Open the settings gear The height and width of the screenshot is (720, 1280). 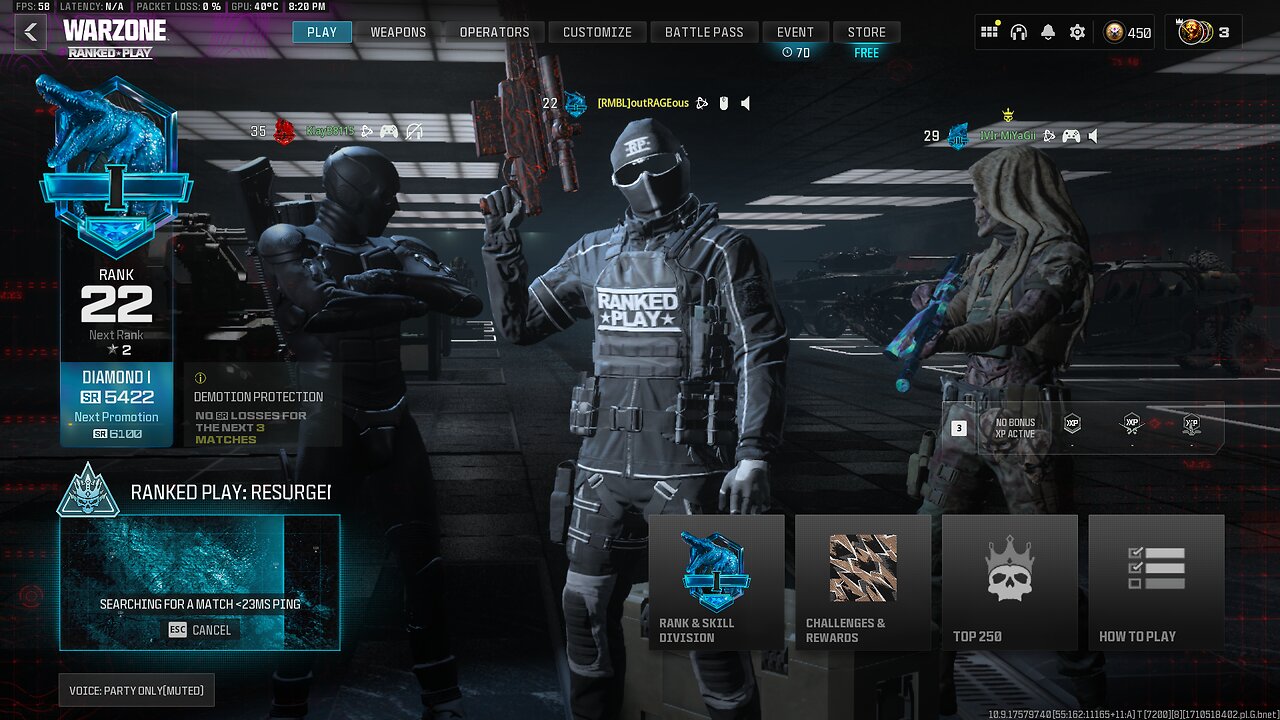(1076, 32)
